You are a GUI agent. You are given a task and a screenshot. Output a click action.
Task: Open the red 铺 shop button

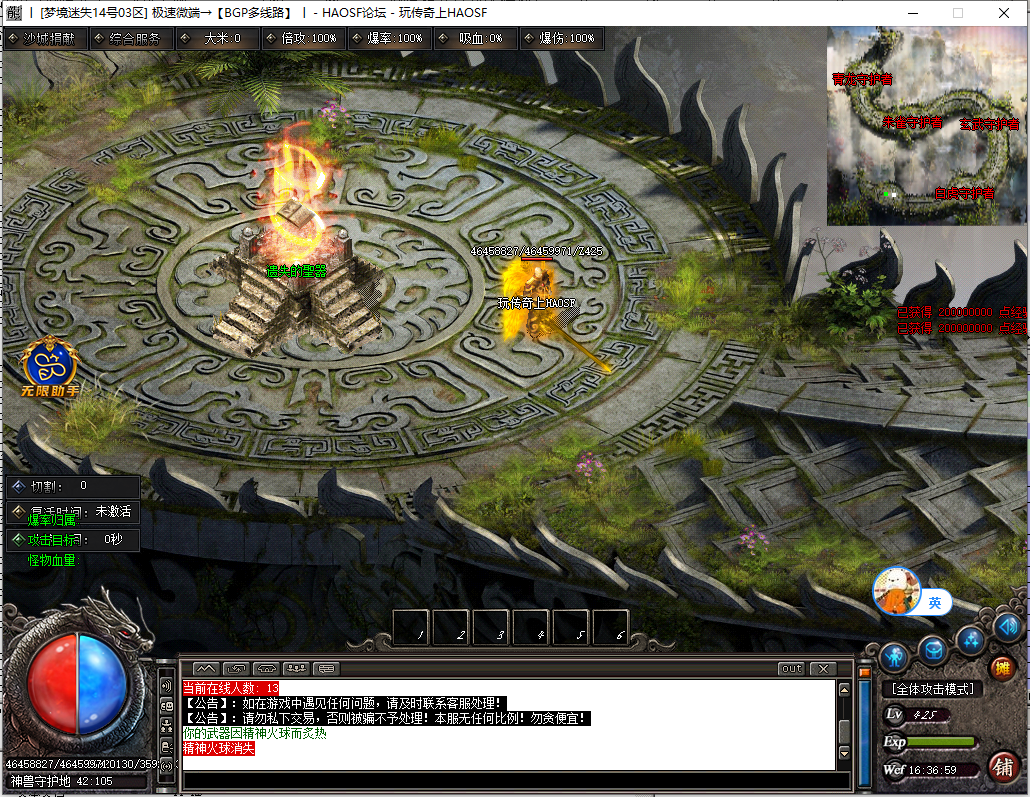tap(1001, 767)
